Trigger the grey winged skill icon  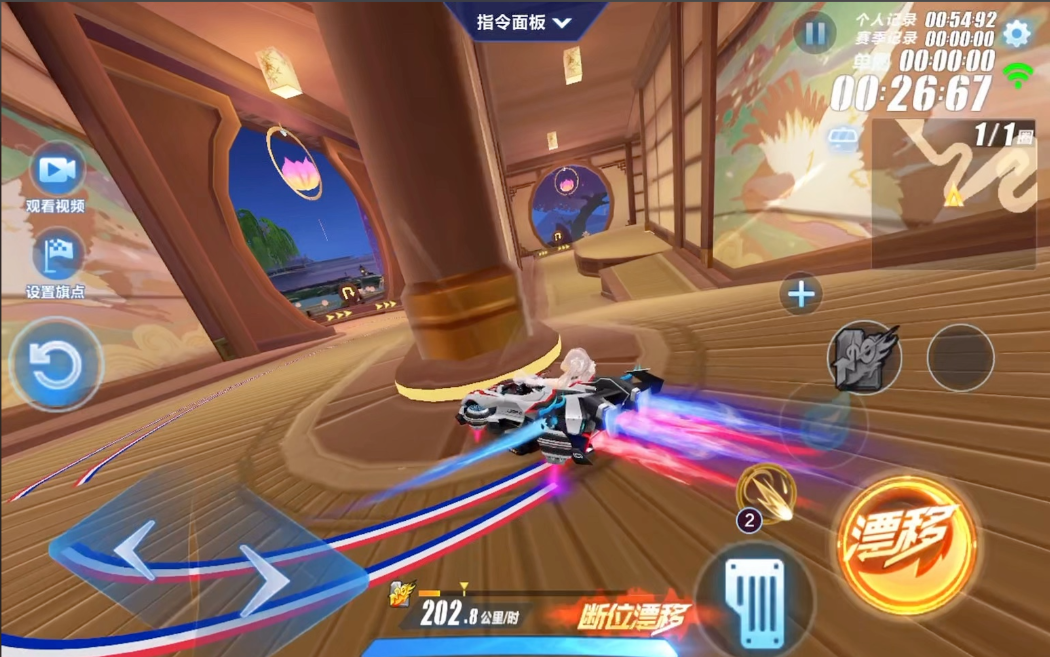point(863,357)
